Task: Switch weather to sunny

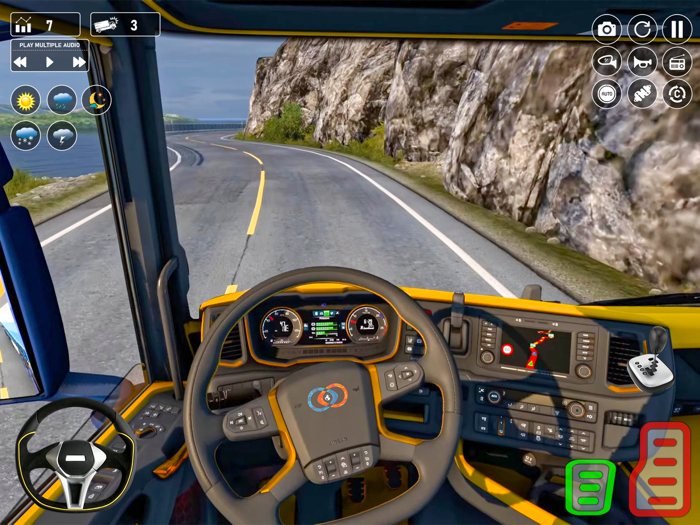Action: click(25, 100)
